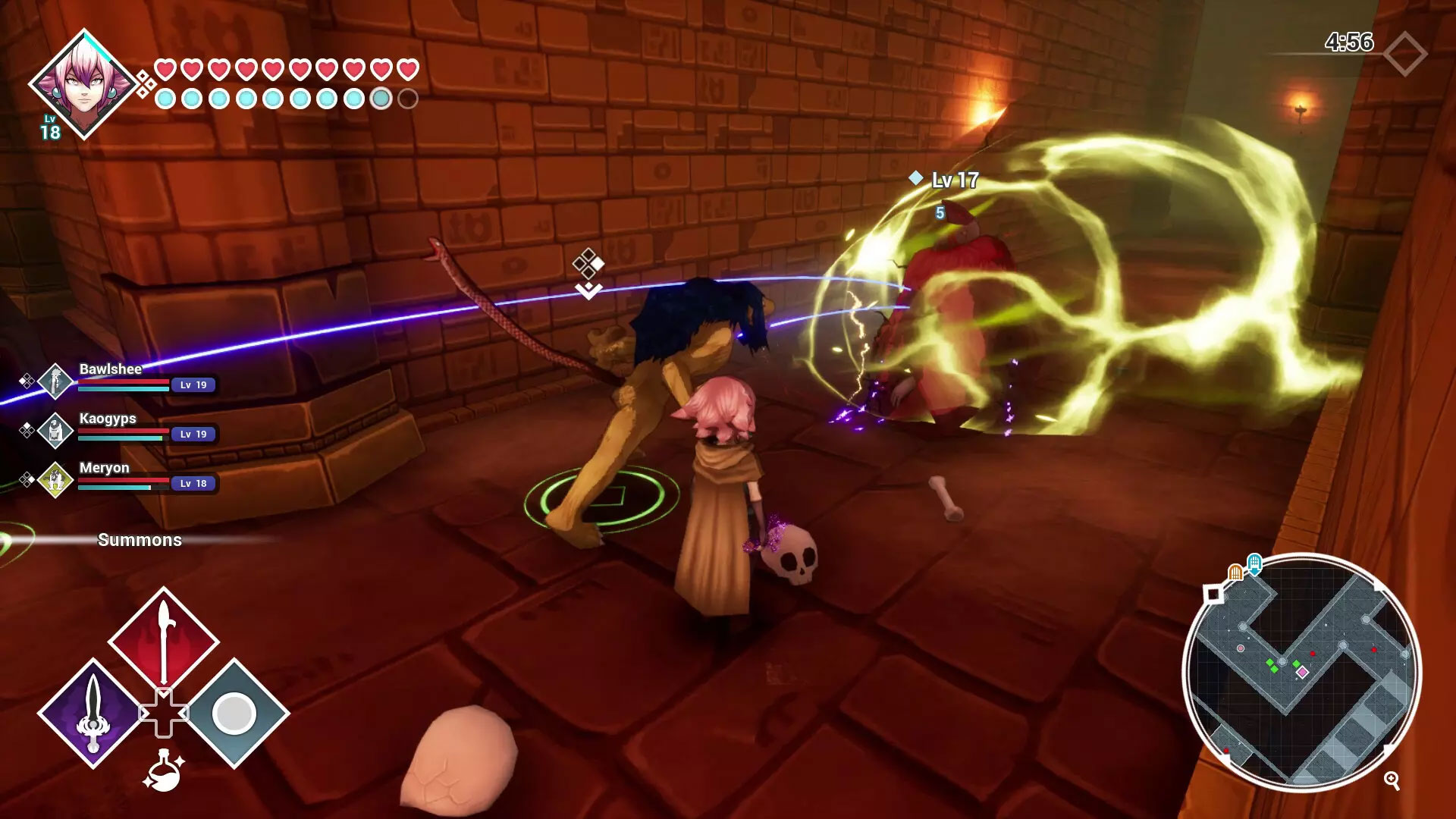
Task: Click the blue portal entrance icon on the minimap
Action: [1254, 563]
